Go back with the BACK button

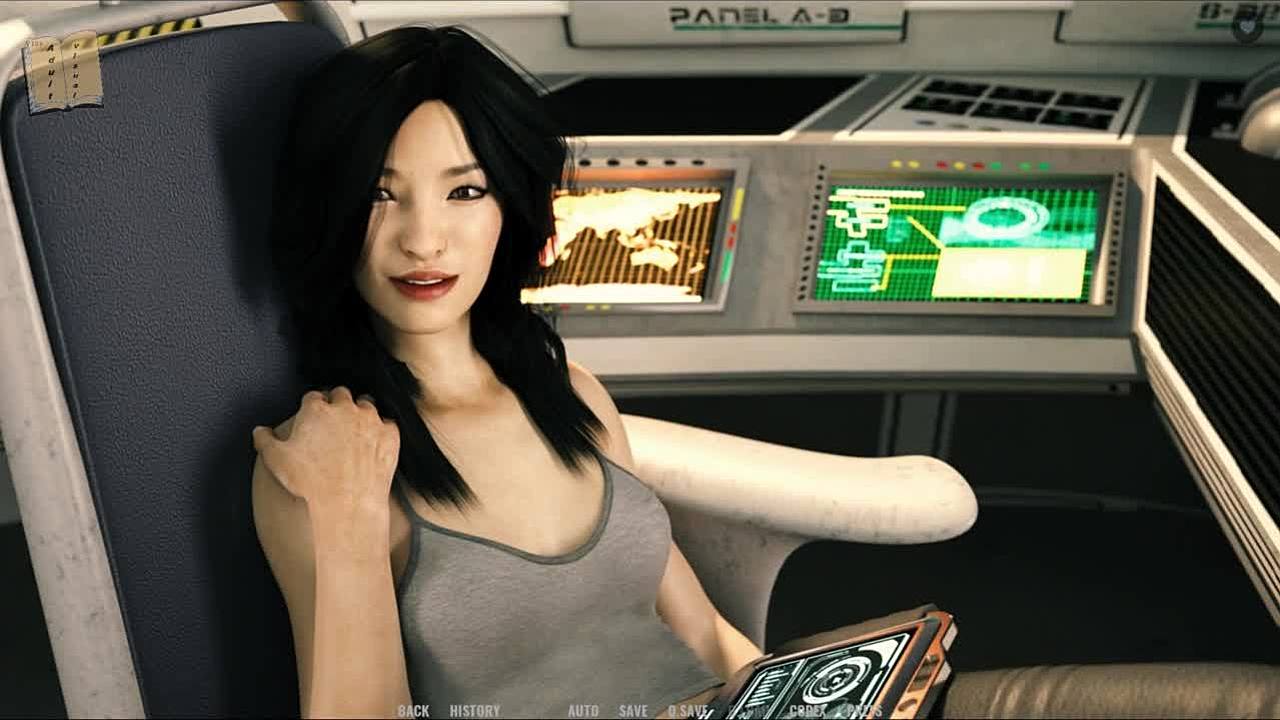pos(413,711)
